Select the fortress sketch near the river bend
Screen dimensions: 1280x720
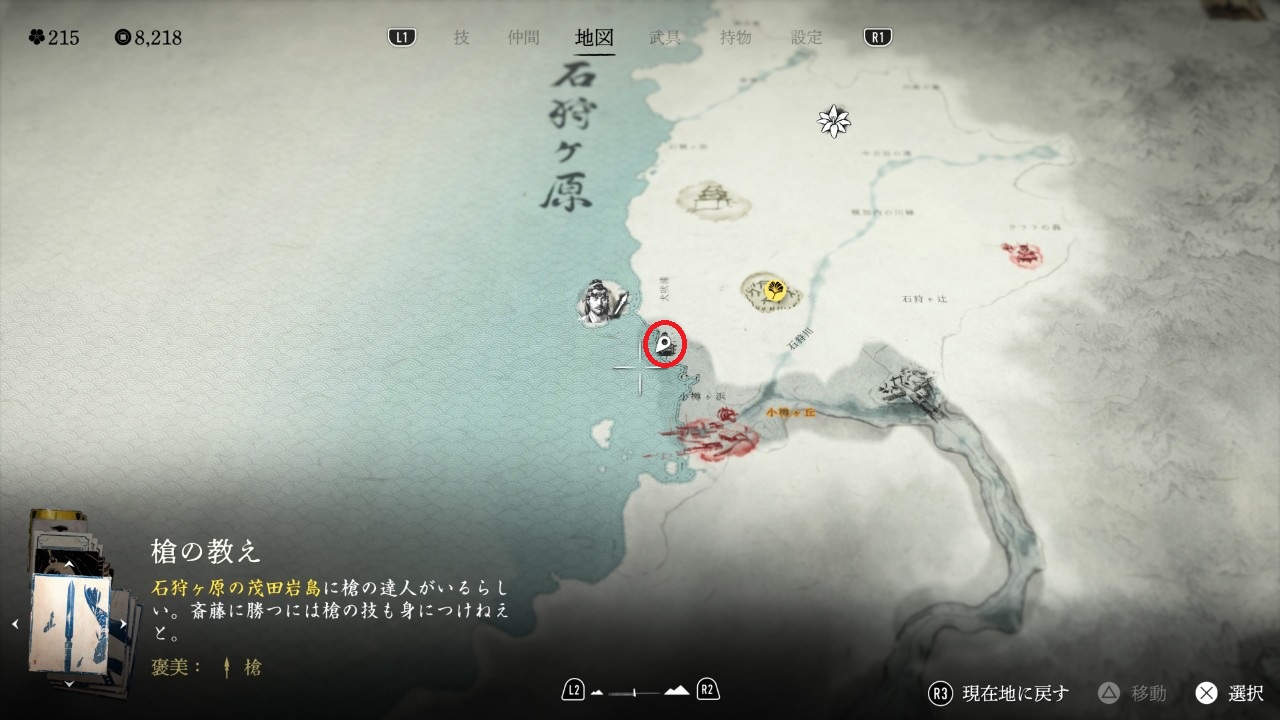(909, 387)
